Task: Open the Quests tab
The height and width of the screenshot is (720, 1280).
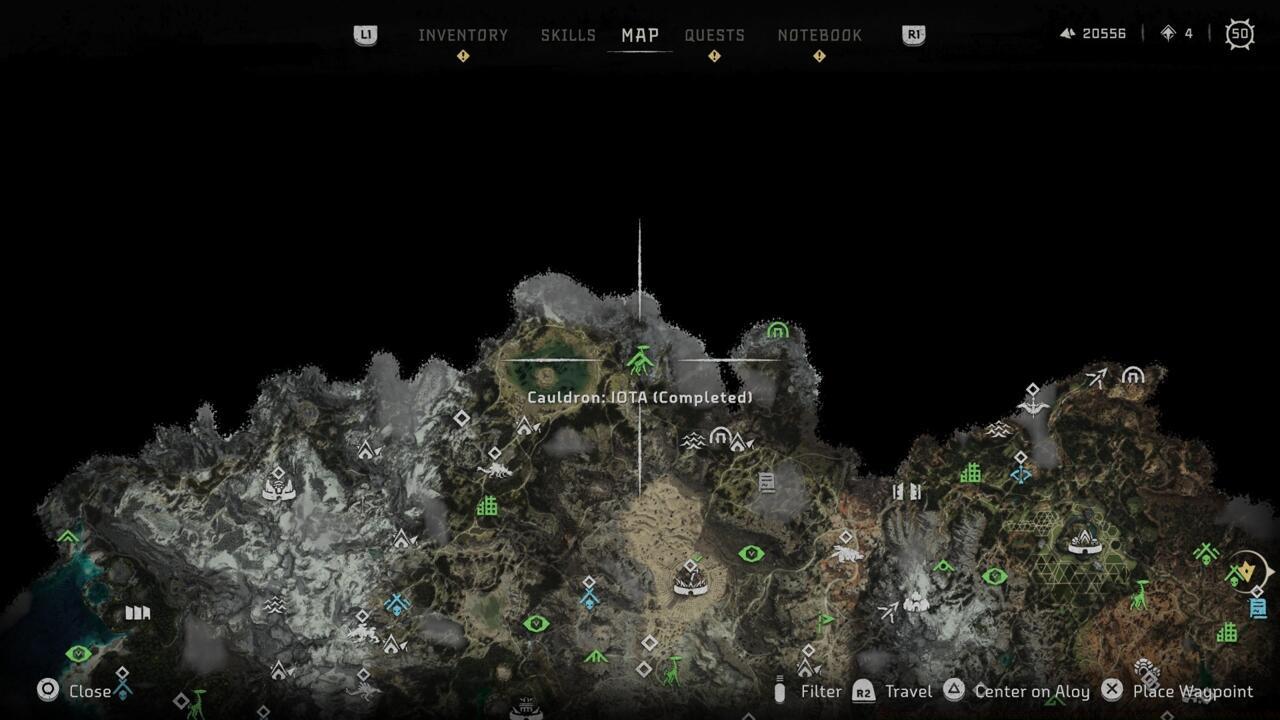Action: point(714,35)
